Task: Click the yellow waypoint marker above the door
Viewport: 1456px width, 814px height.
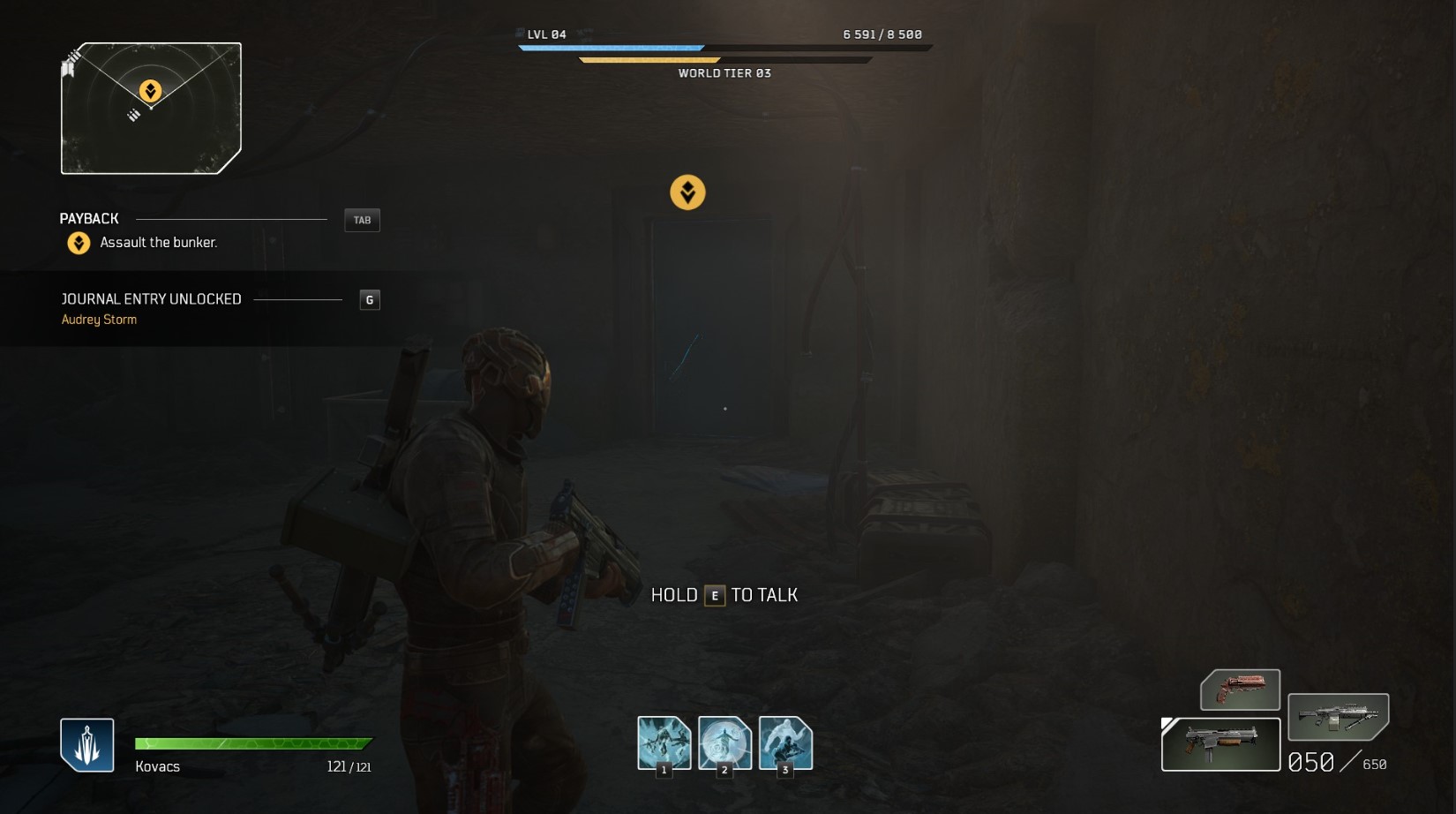Action: [x=687, y=192]
